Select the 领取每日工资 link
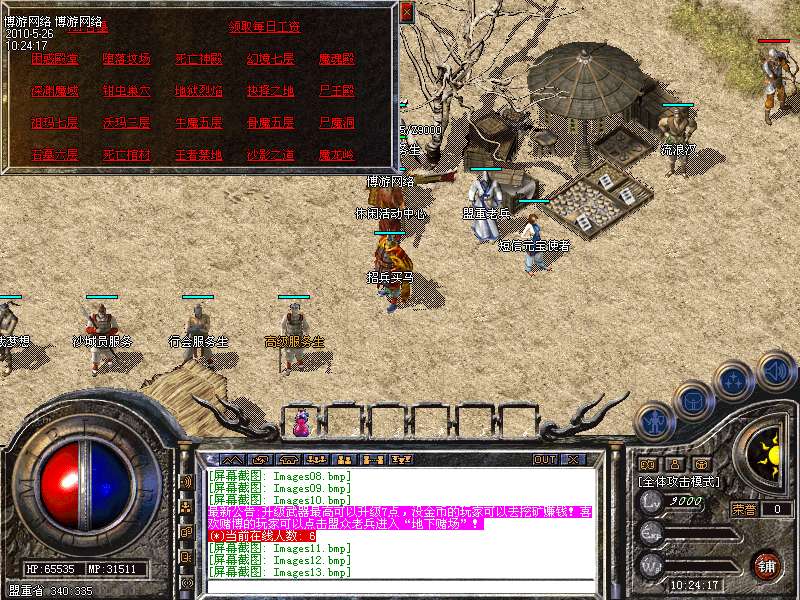 [x=264, y=27]
